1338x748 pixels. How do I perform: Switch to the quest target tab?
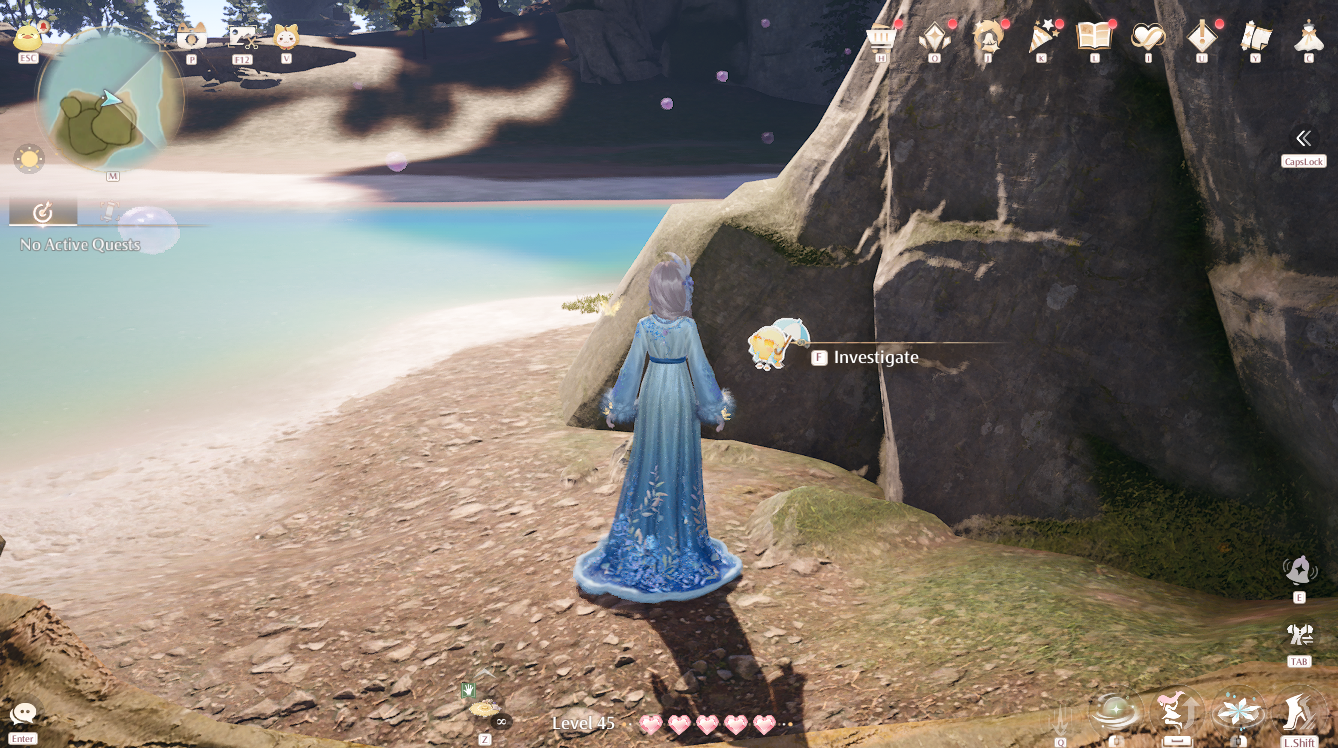42,212
